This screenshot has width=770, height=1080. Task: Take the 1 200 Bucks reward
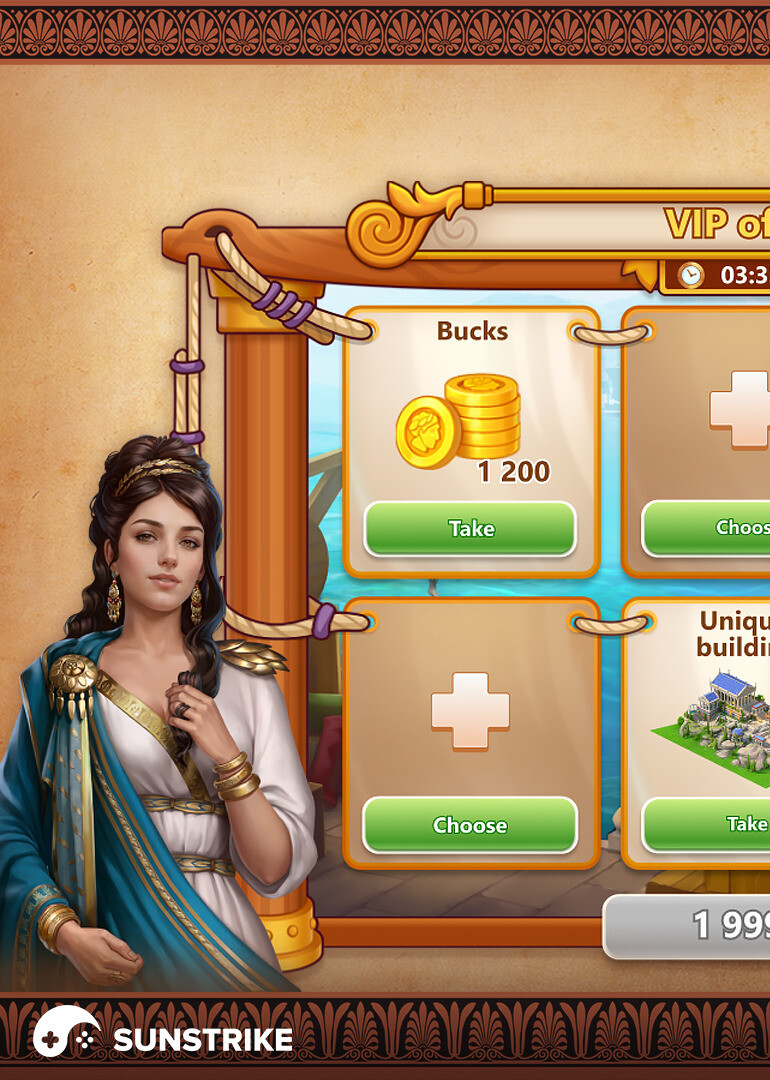[470, 528]
